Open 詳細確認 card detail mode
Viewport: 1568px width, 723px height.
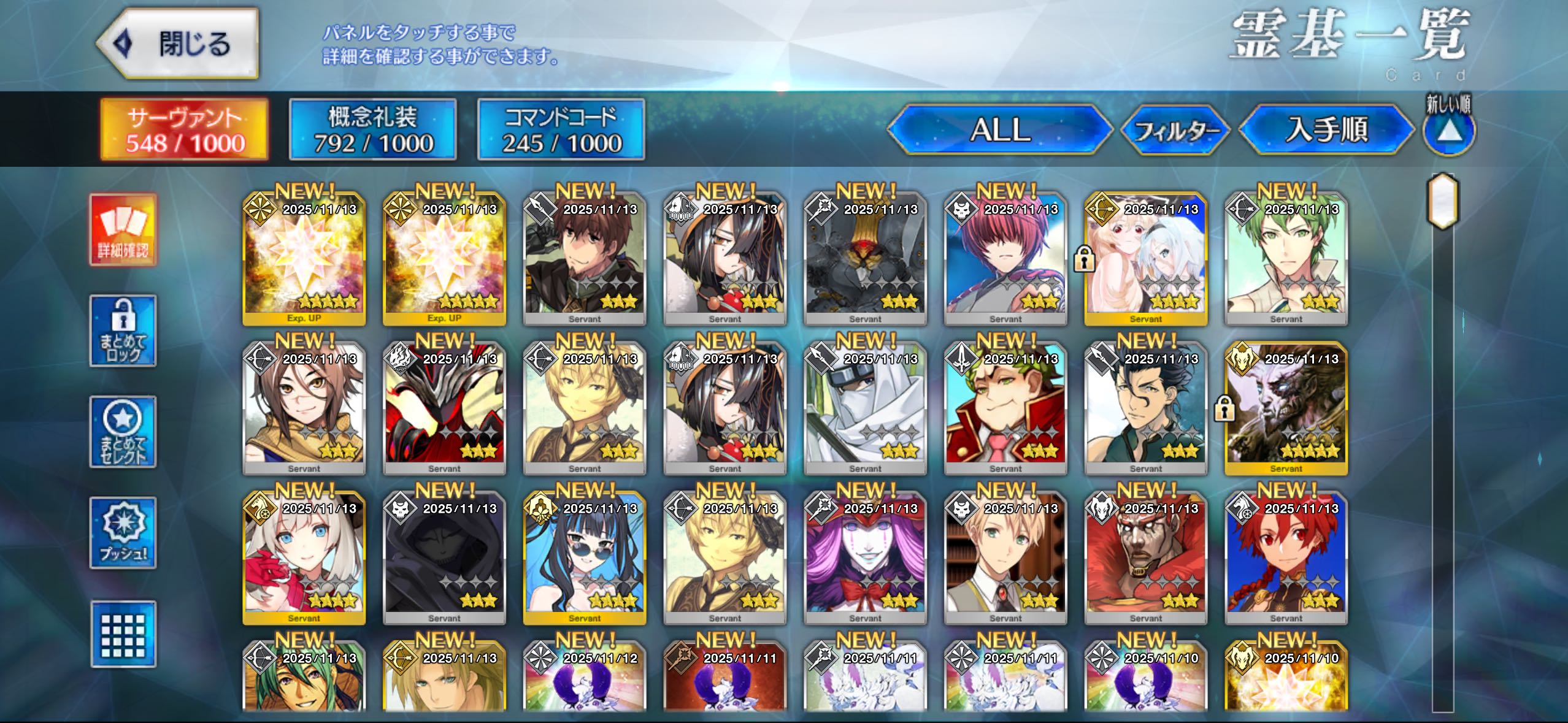click(x=123, y=230)
